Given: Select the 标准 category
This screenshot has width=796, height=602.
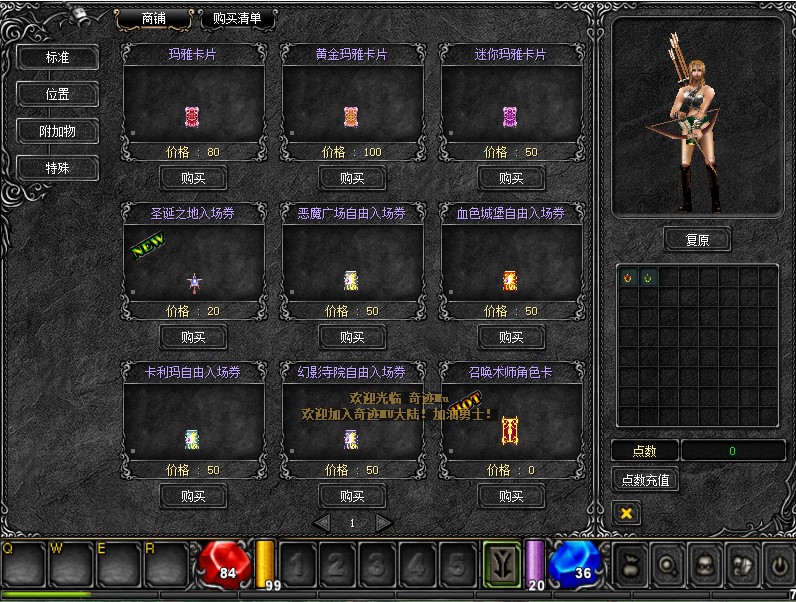Looking at the screenshot, I should [57, 57].
